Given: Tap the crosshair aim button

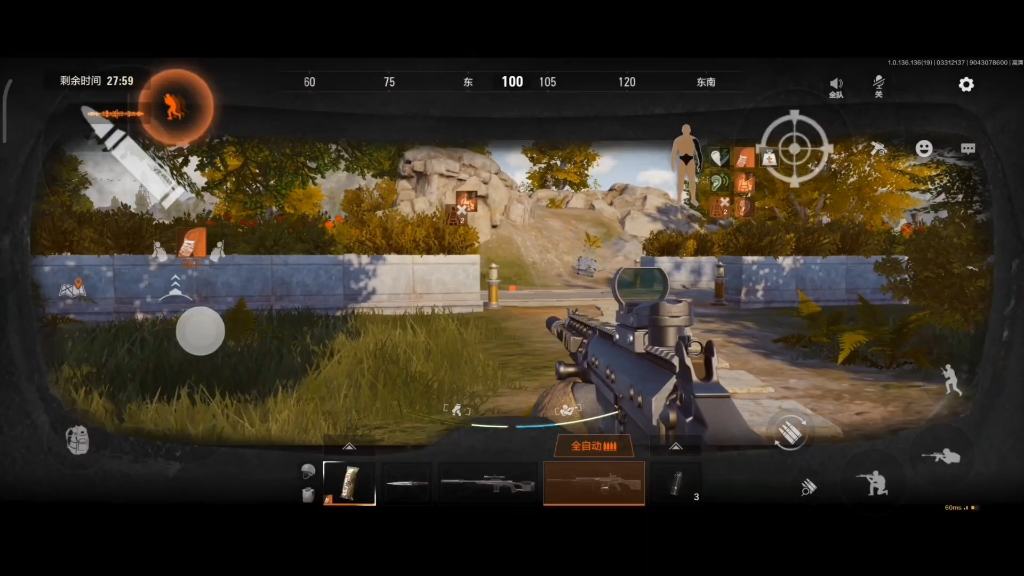Looking at the screenshot, I should [794, 148].
